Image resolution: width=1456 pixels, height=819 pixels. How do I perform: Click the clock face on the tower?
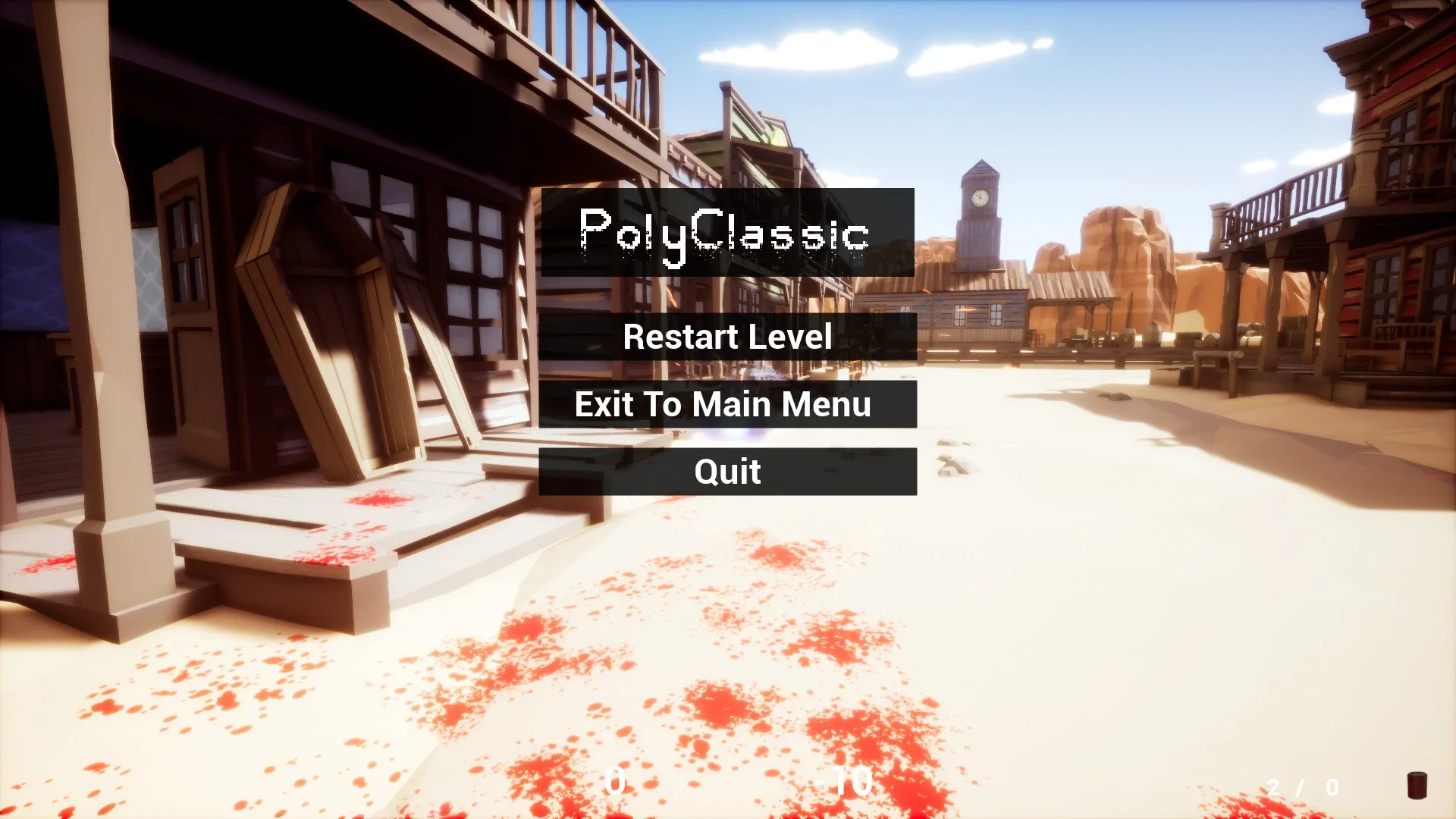pyautogui.click(x=979, y=199)
